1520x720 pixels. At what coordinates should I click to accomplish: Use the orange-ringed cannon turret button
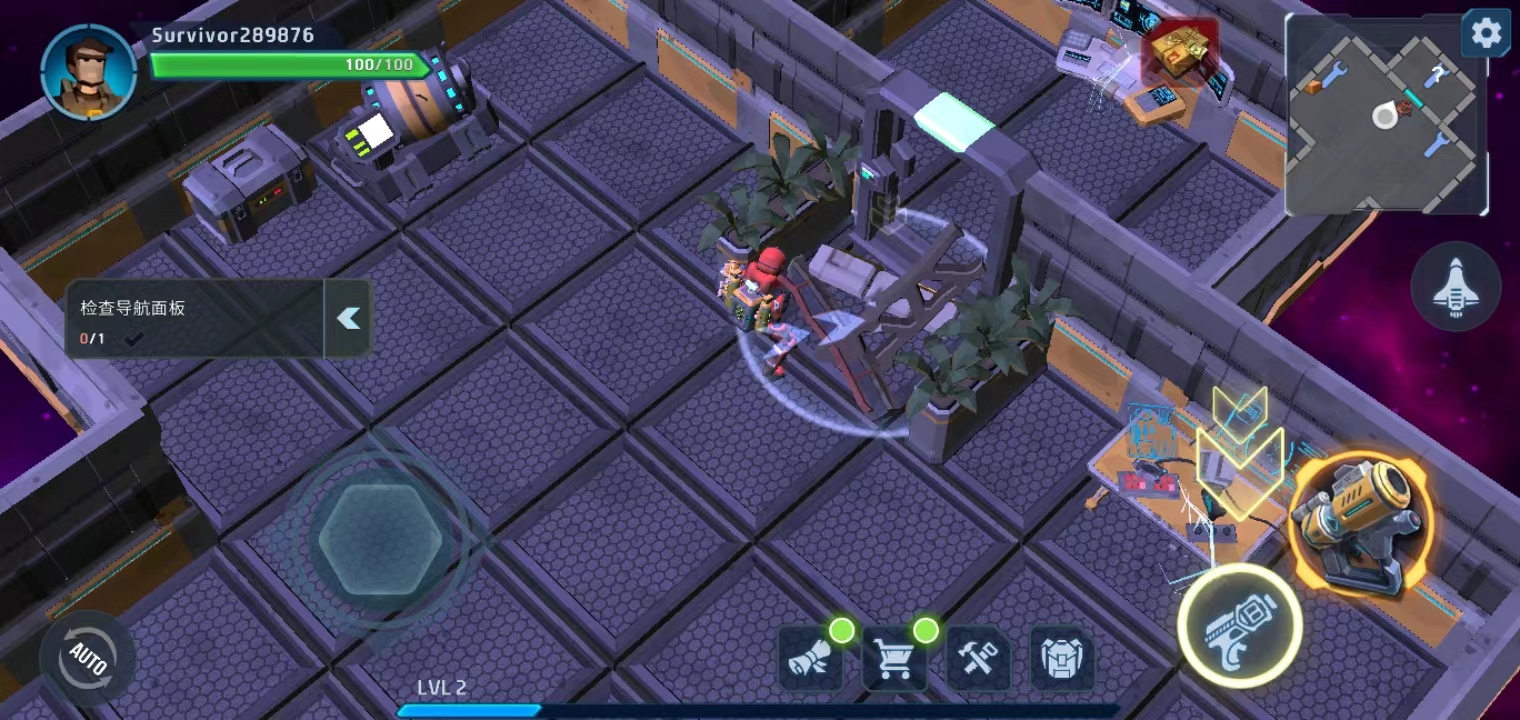[x=1359, y=524]
